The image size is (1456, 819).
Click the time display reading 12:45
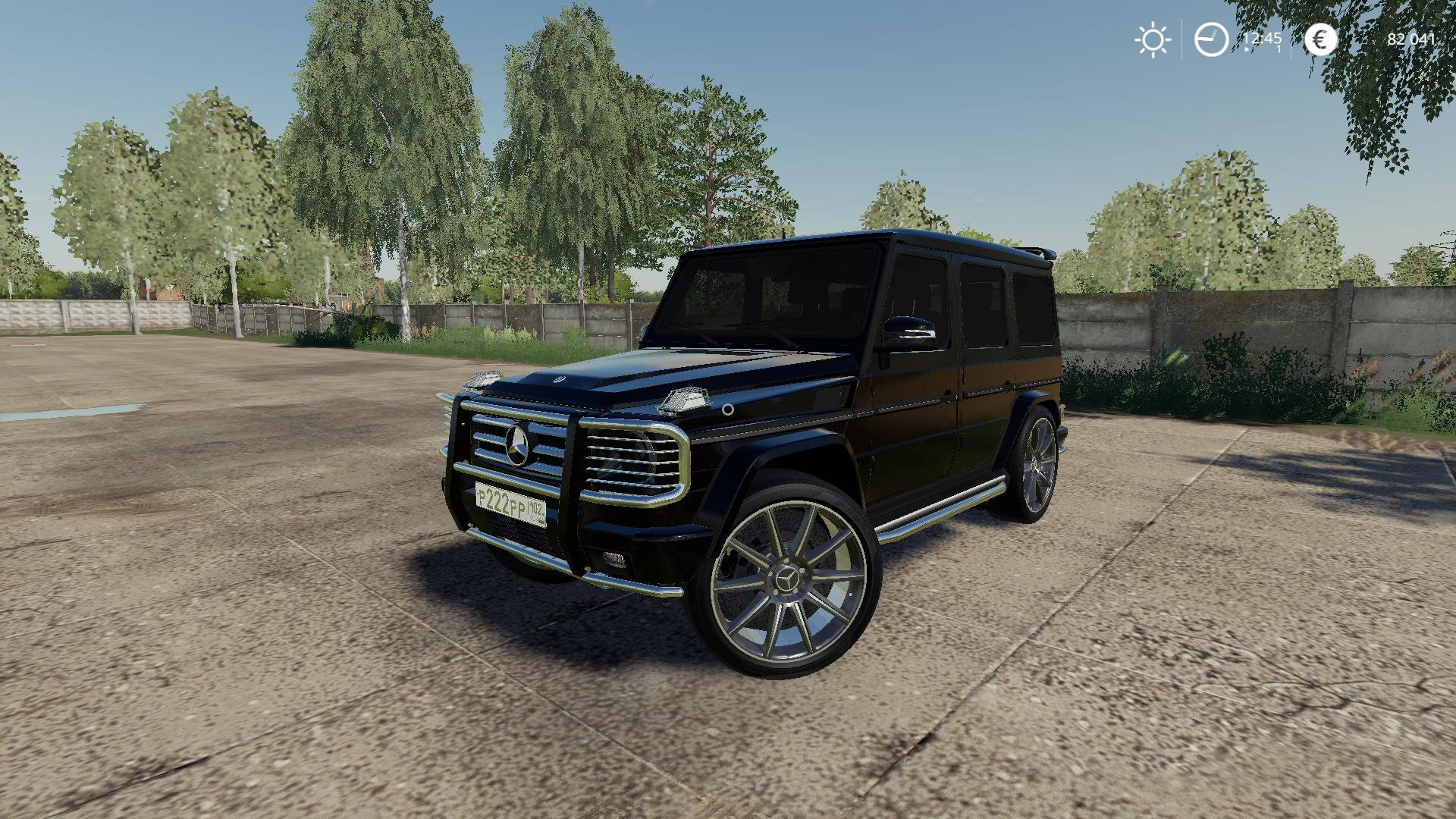coord(1263,37)
